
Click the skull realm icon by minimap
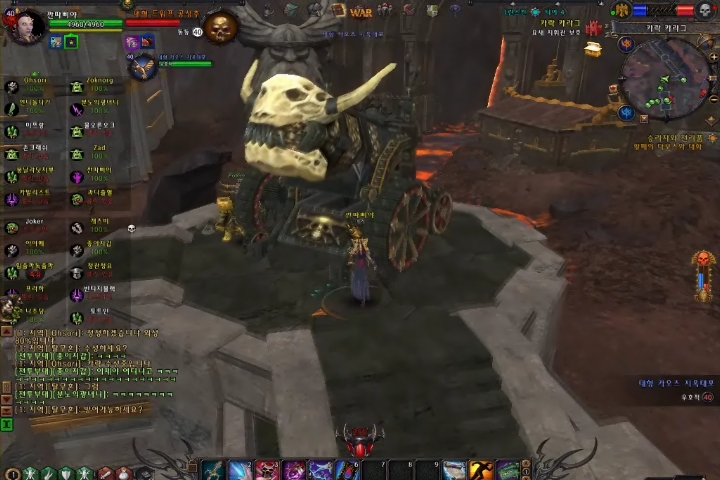pos(704,10)
